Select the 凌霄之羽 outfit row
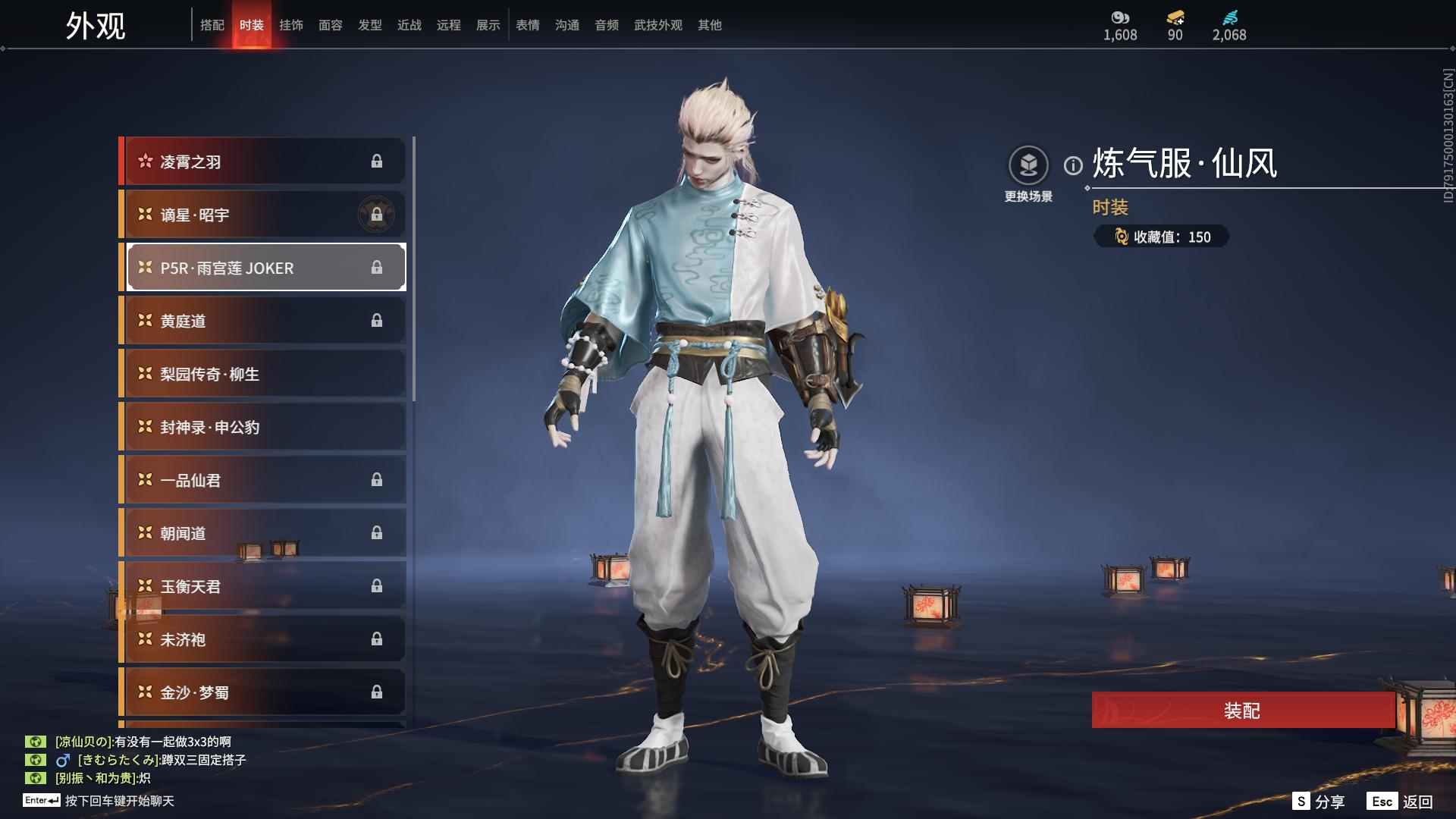This screenshot has height=819, width=1456. pos(262,162)
